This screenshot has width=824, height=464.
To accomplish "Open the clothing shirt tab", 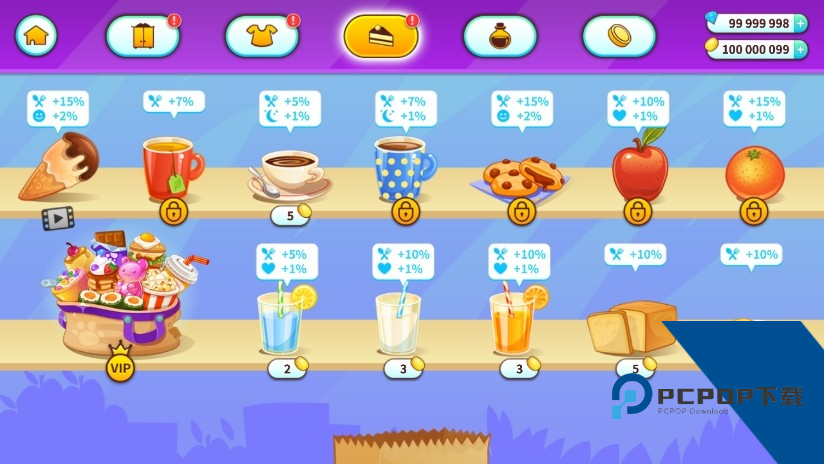I will 261,36.
